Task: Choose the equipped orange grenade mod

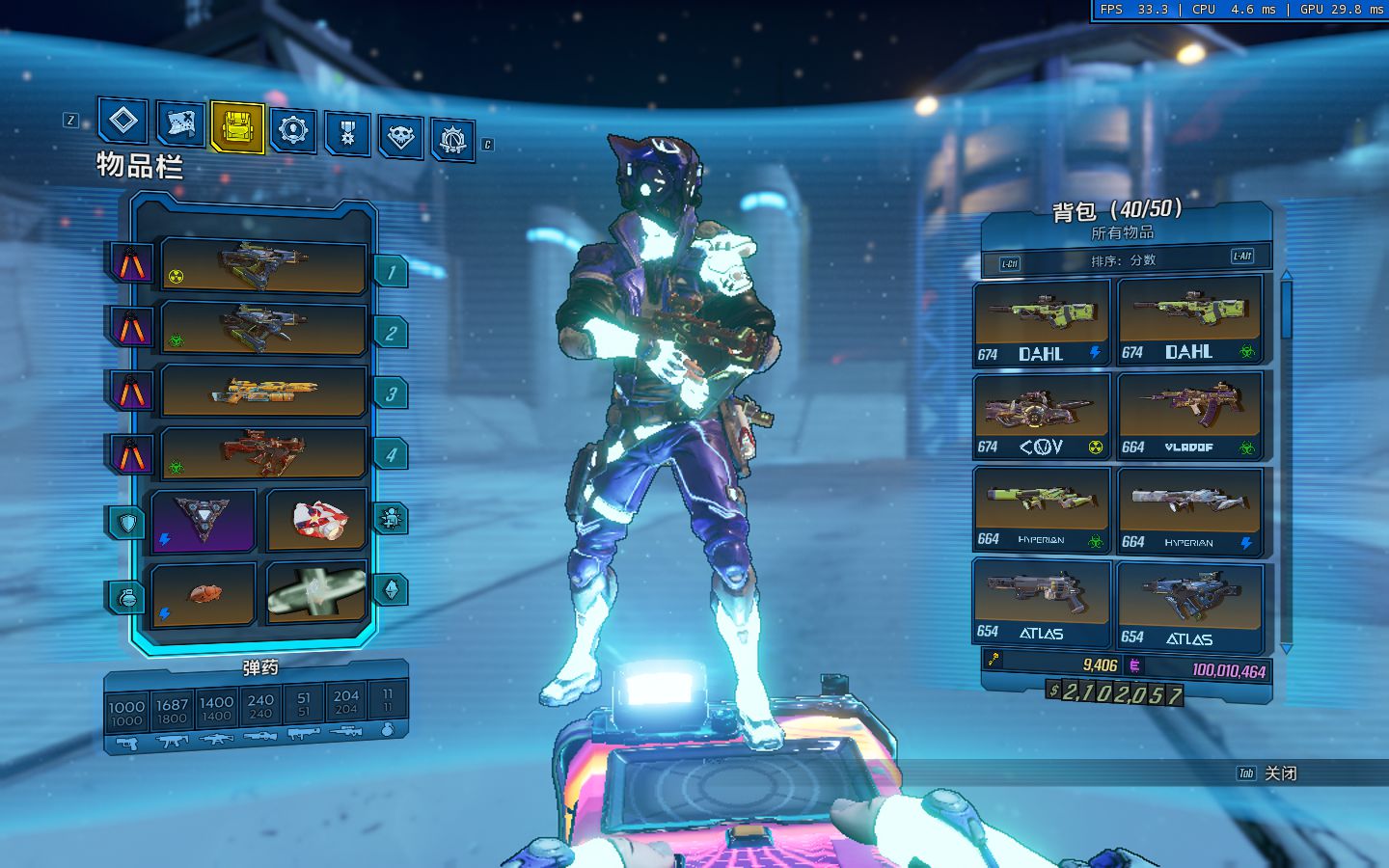Action: point(204,593)
